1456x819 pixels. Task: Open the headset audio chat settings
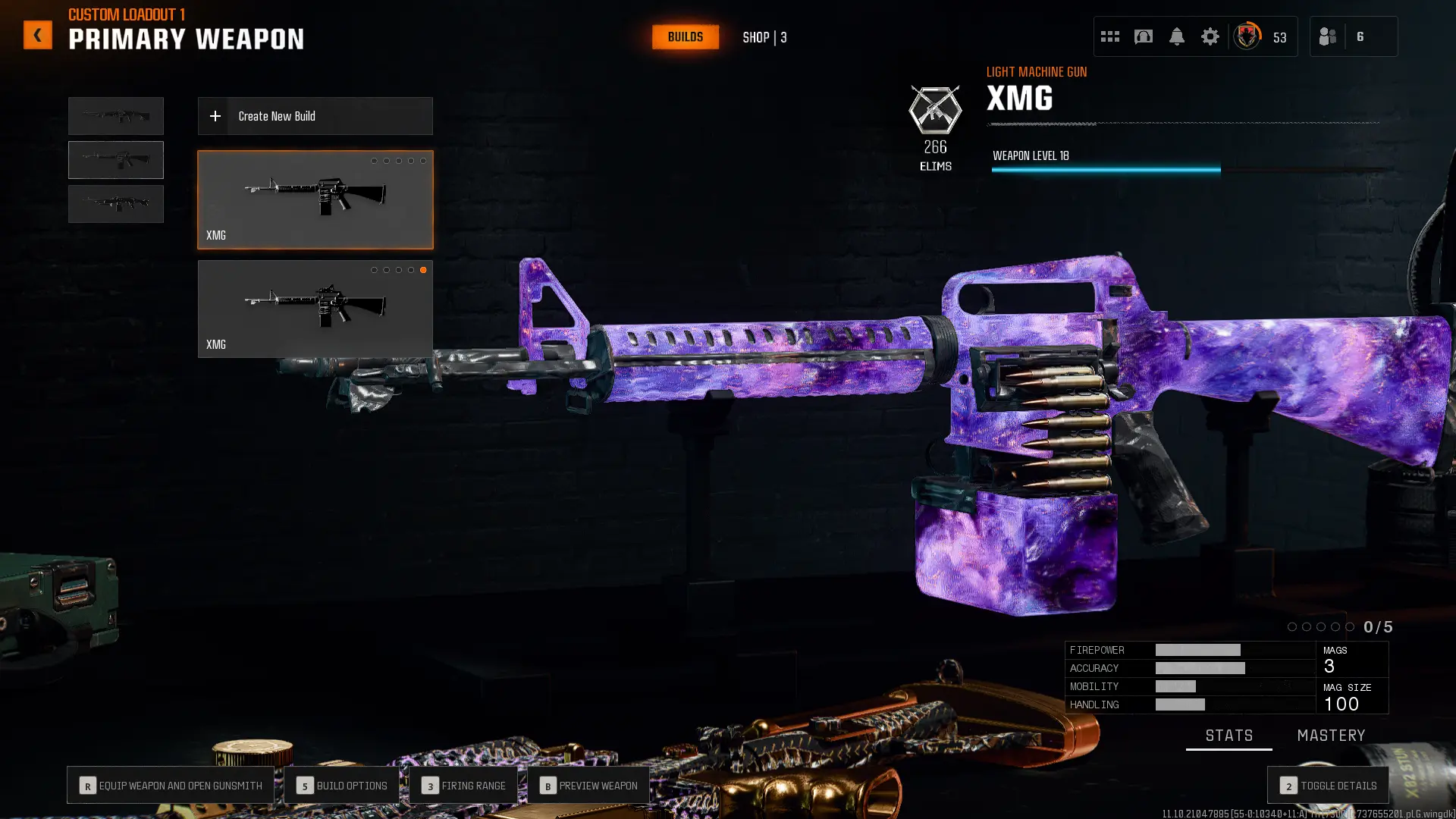1144,36
